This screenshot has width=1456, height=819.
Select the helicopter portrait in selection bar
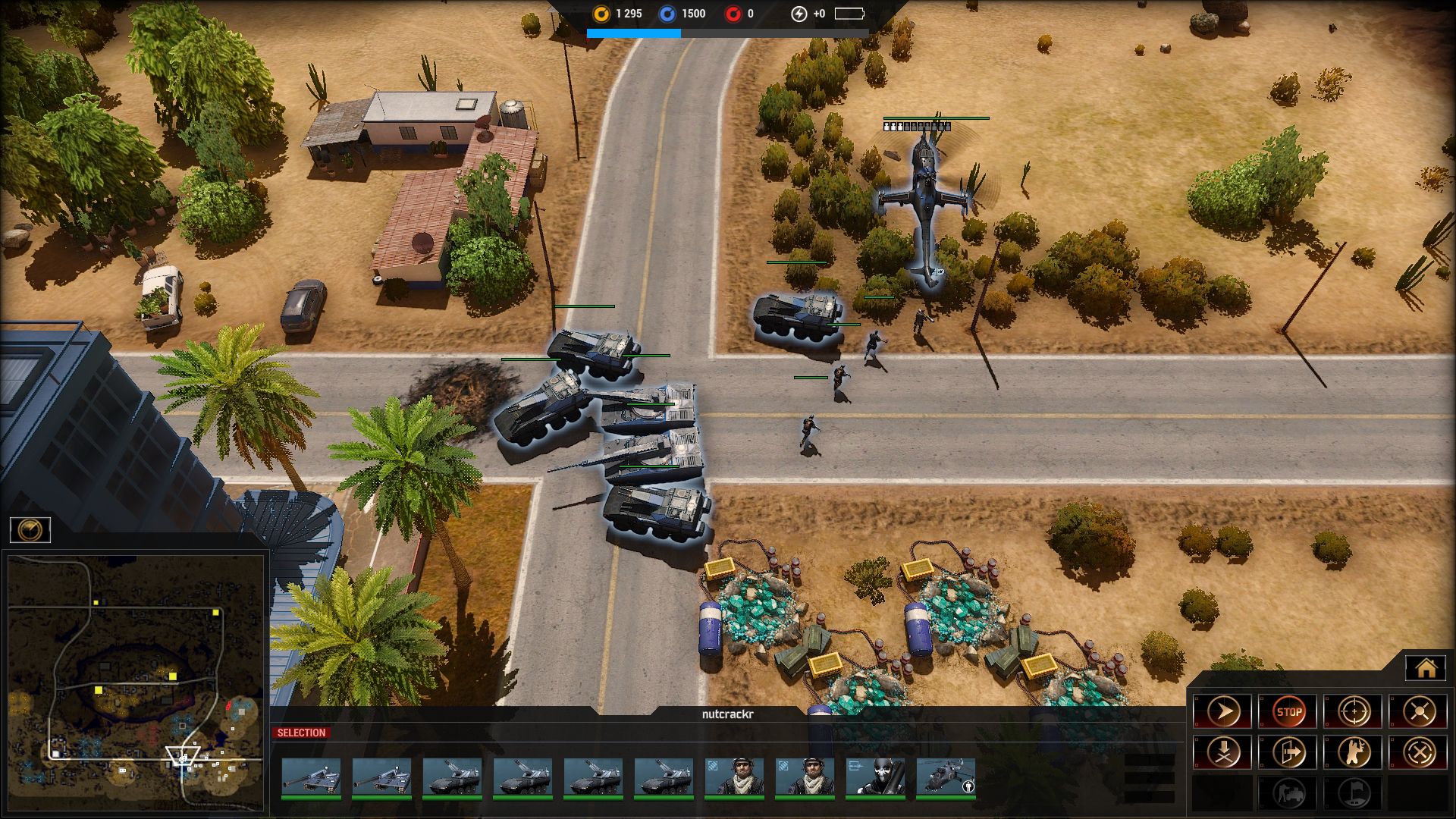946,778
